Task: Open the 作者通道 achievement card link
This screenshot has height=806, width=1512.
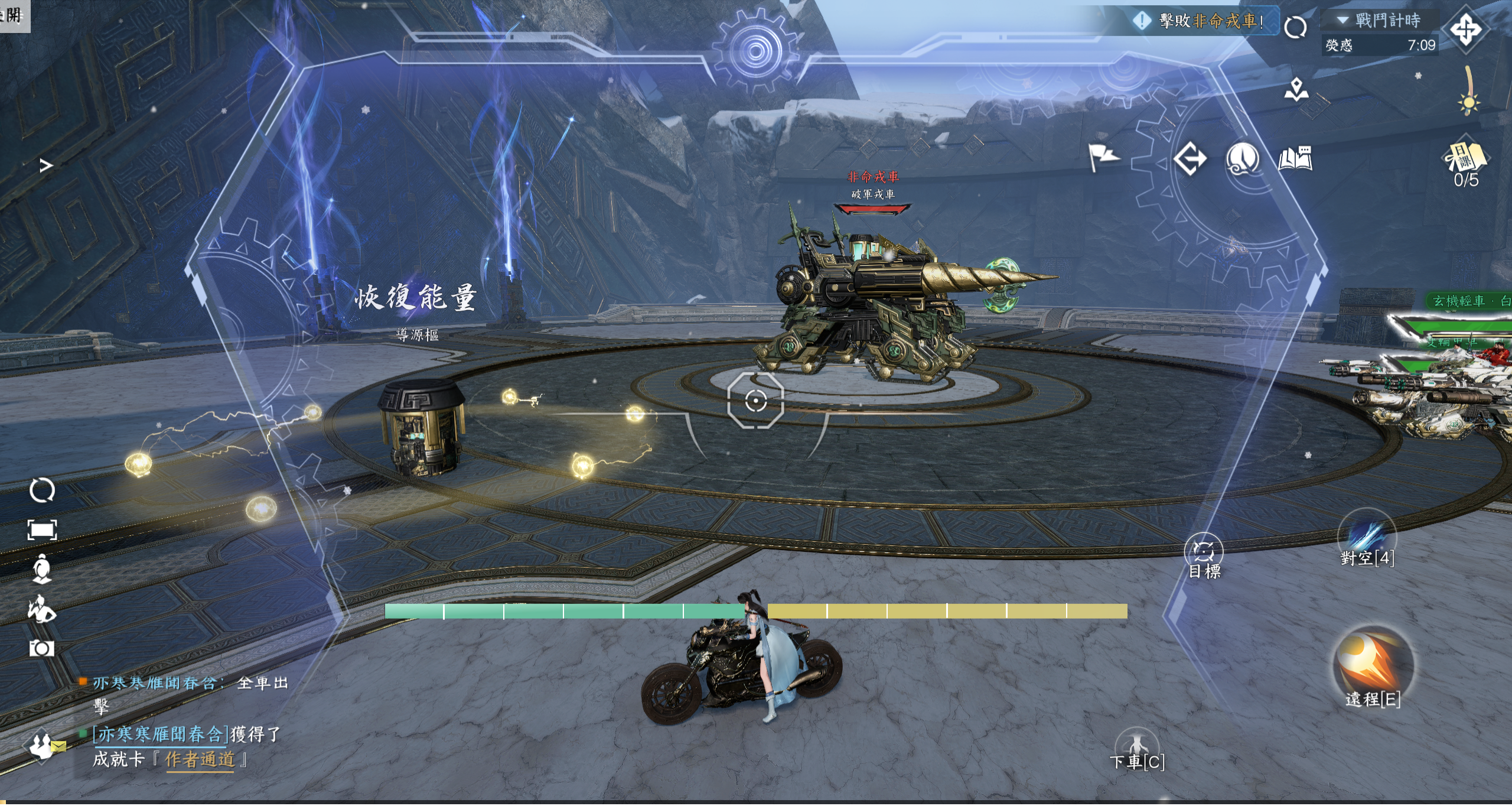Action: 200,759
